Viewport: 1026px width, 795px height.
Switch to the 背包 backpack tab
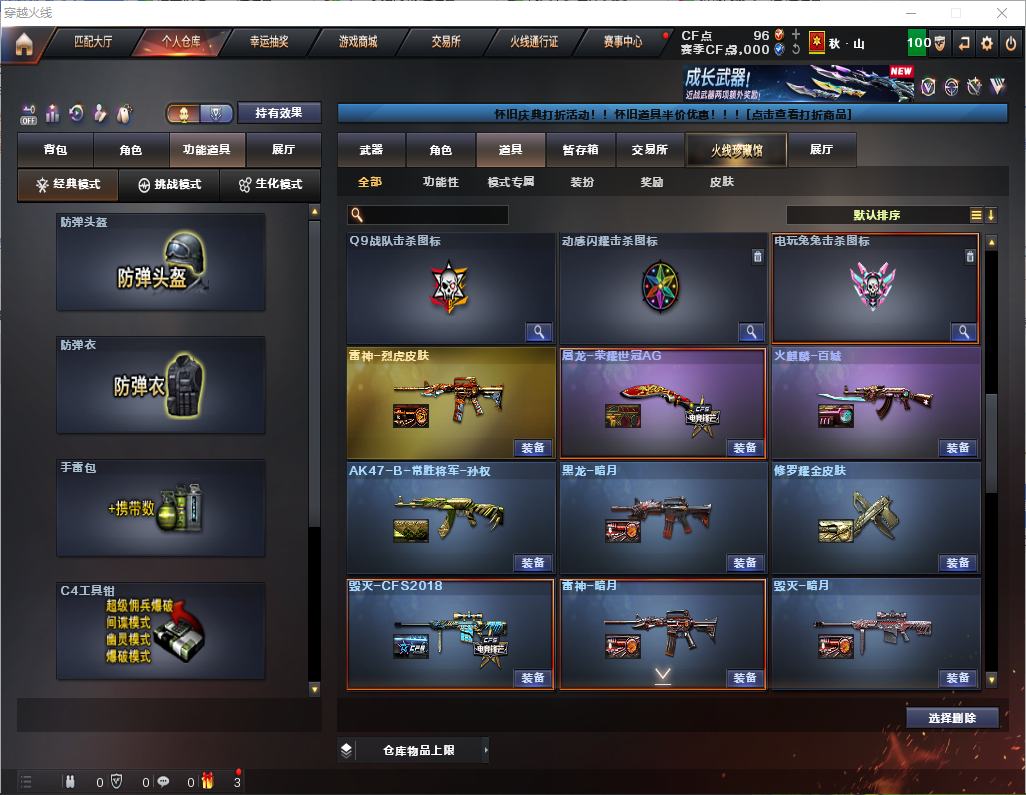(55, 150)
